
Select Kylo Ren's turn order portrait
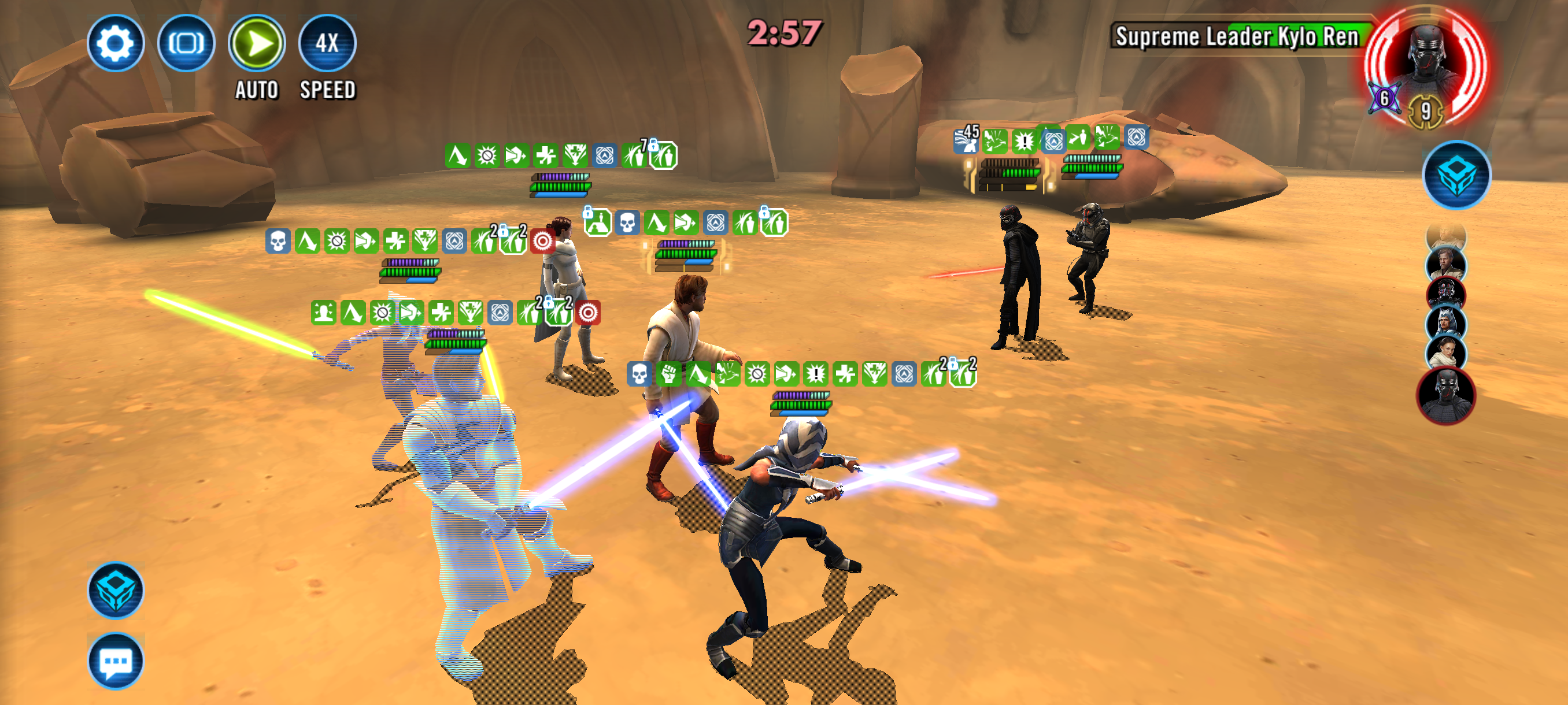coord(1446,395)
